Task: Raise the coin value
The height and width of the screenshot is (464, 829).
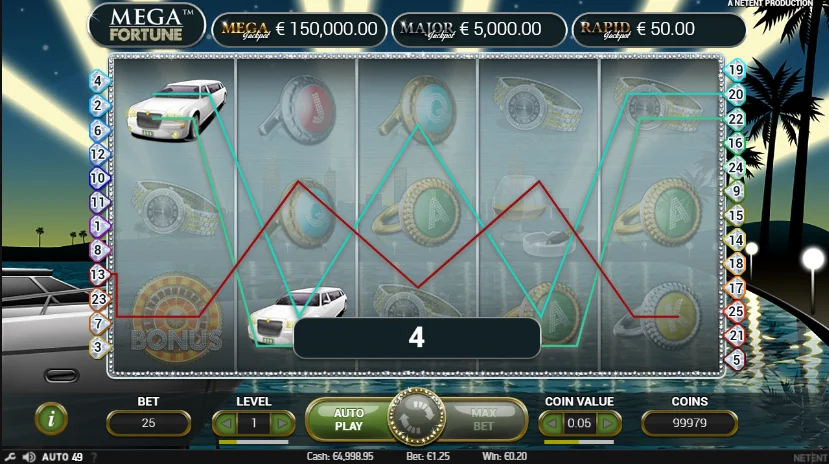Action: (x=608, y=424)
